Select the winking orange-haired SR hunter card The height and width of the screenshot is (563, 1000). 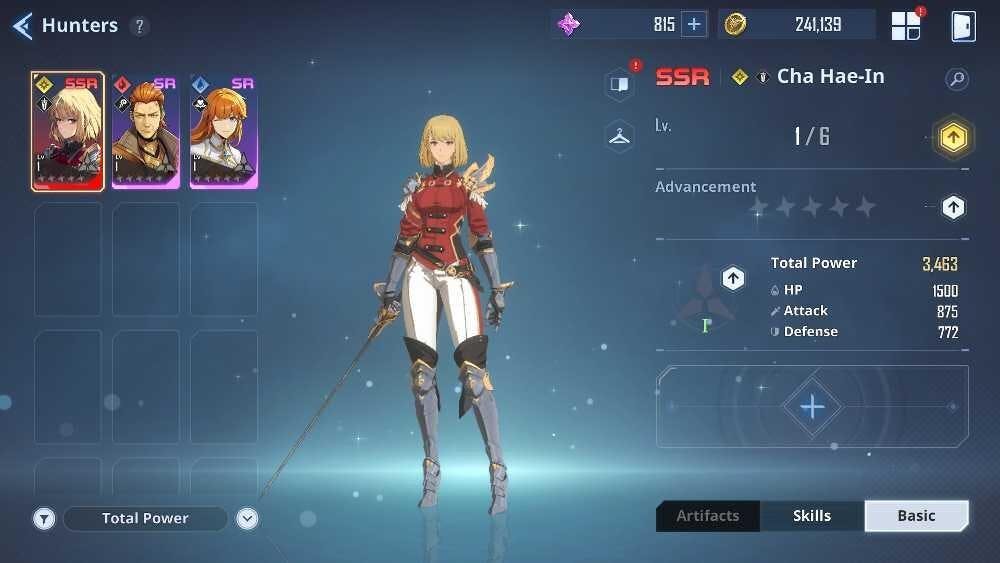[x=224, y=131]
